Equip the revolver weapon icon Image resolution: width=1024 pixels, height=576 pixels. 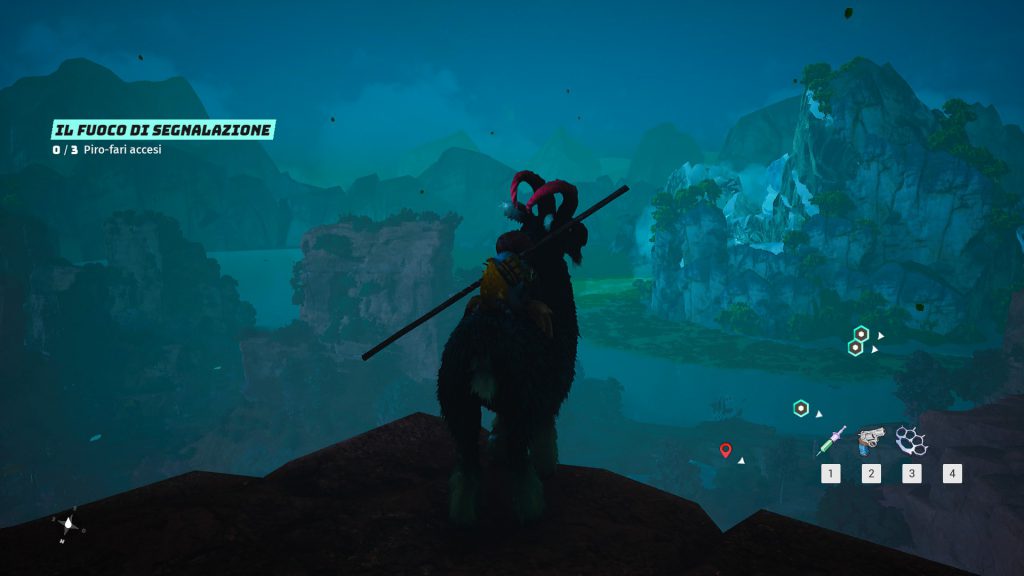pos(871,439)
